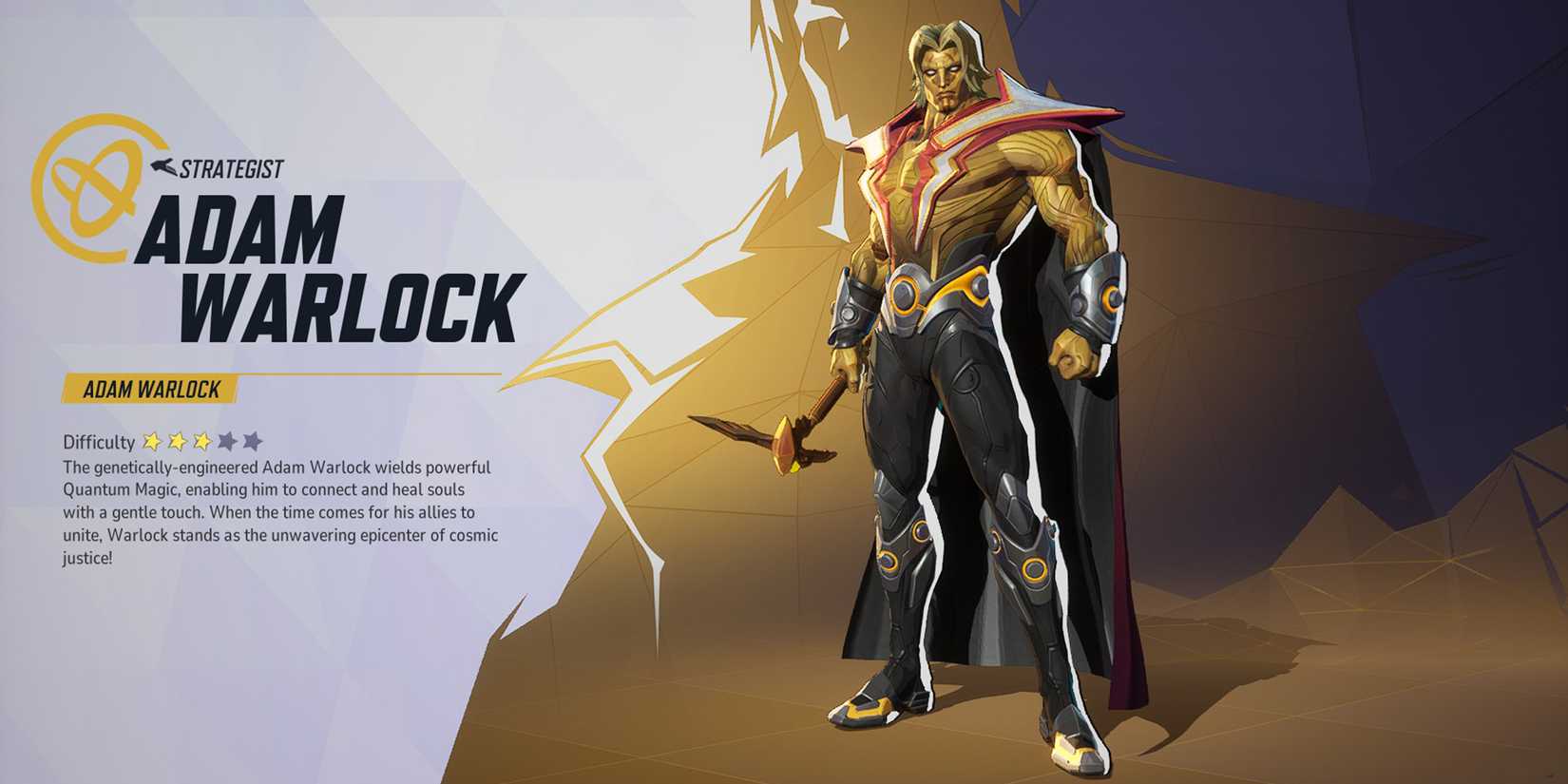The width and height of the screenshot is (1568, 784).
Task: Toggle the second difficulty star rating
Action: (177, 442)
